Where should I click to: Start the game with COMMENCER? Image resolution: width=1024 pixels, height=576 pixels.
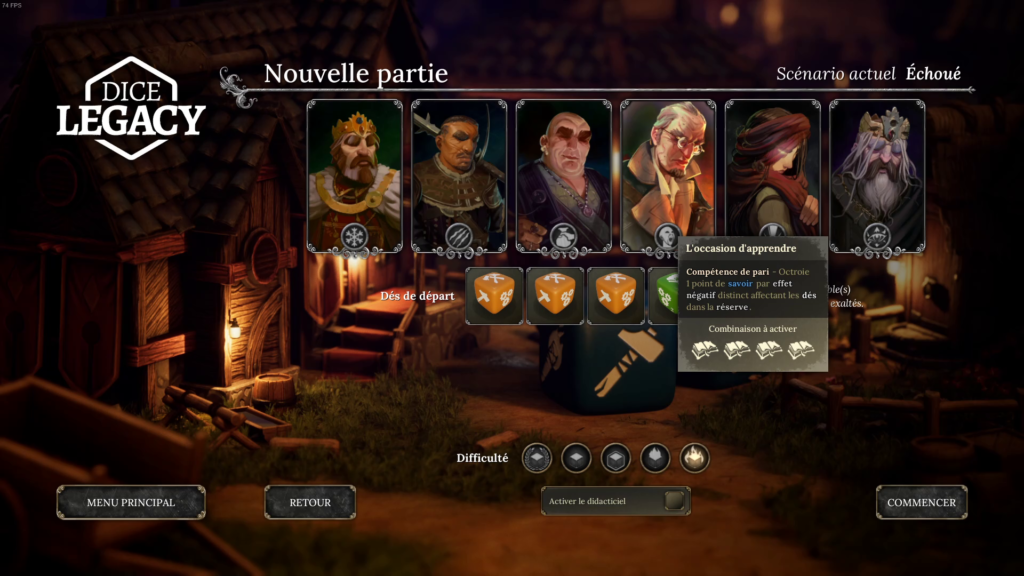(921, 502)
